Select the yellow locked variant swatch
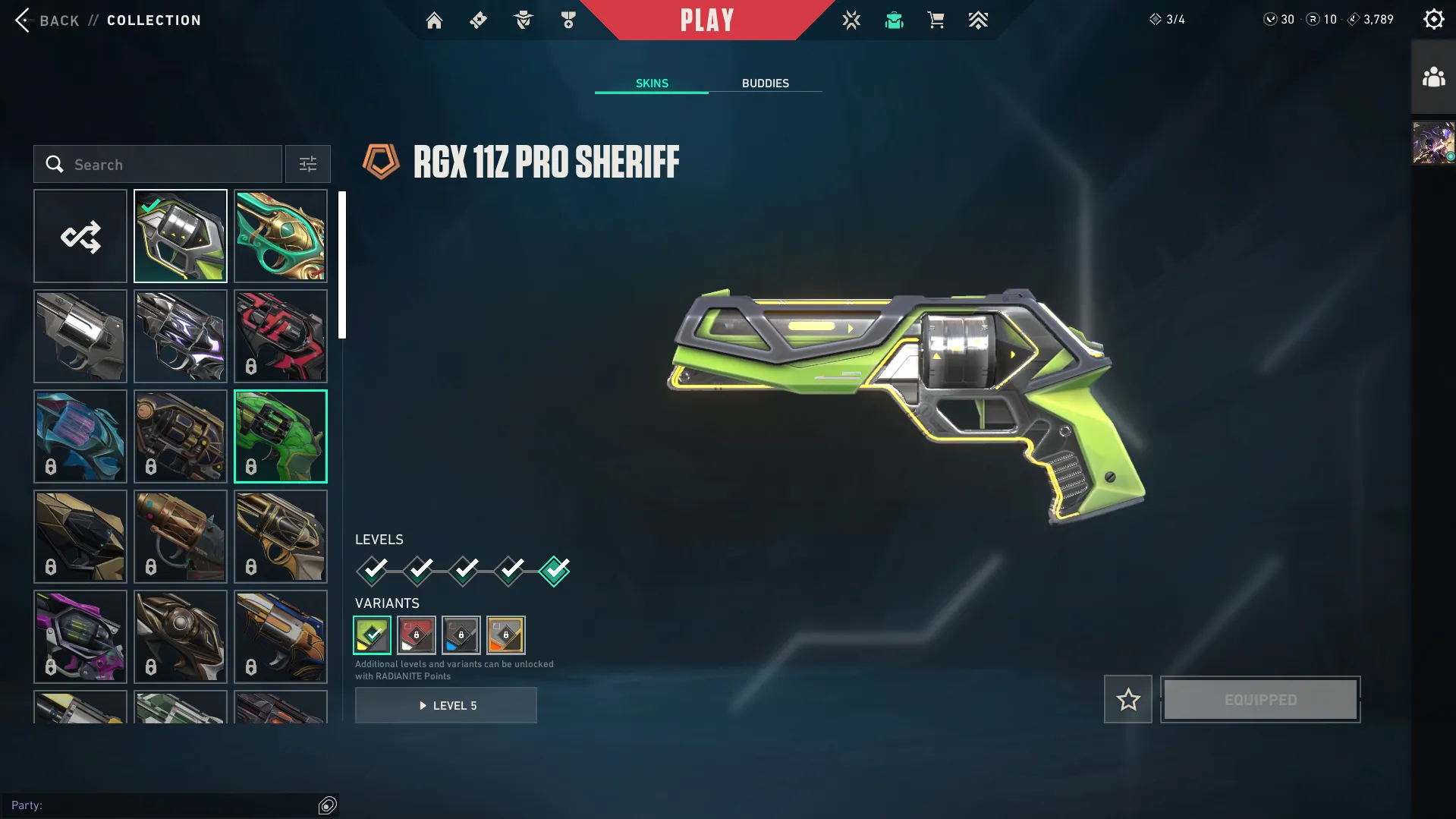Image resolution: width=1456 pixels, height=819 pixels. tap(506, 635)
